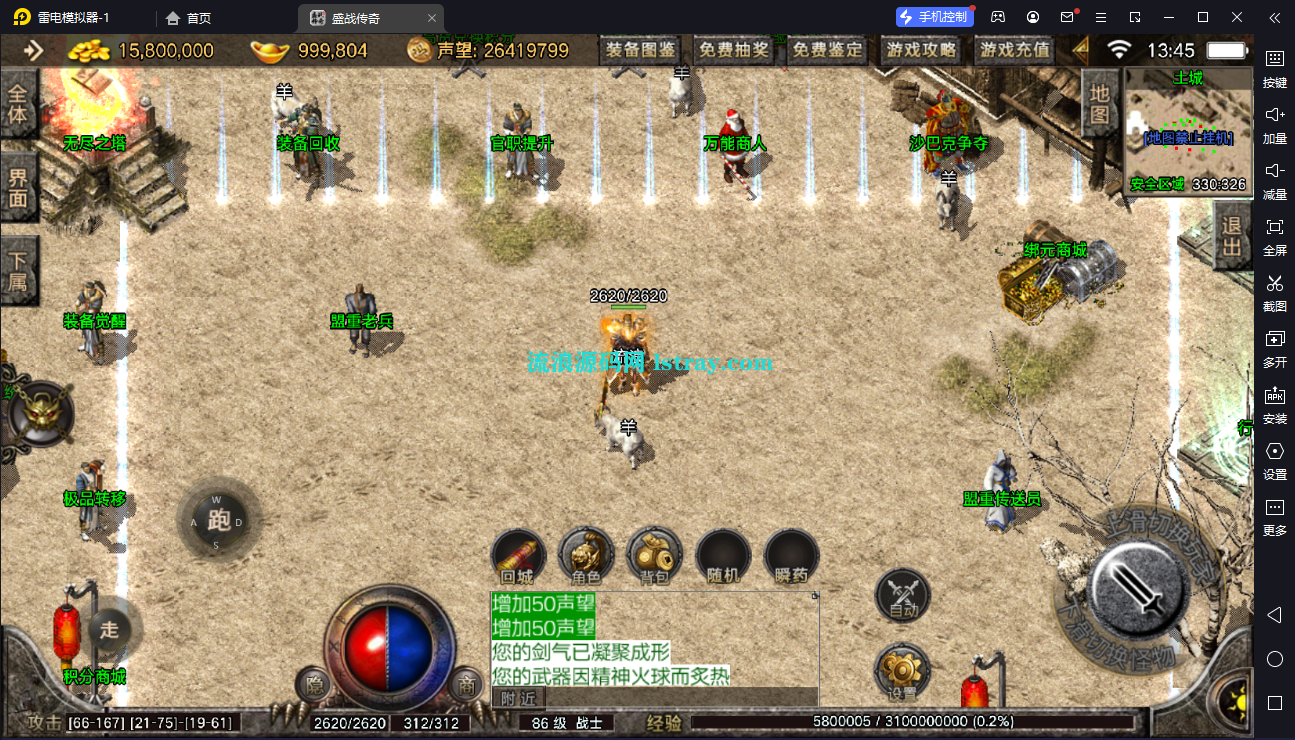Image resolution: width=1295 pixels, height=740 pixels.
Task: Use the 回城 town scroll
Action: tap(518, 556)
